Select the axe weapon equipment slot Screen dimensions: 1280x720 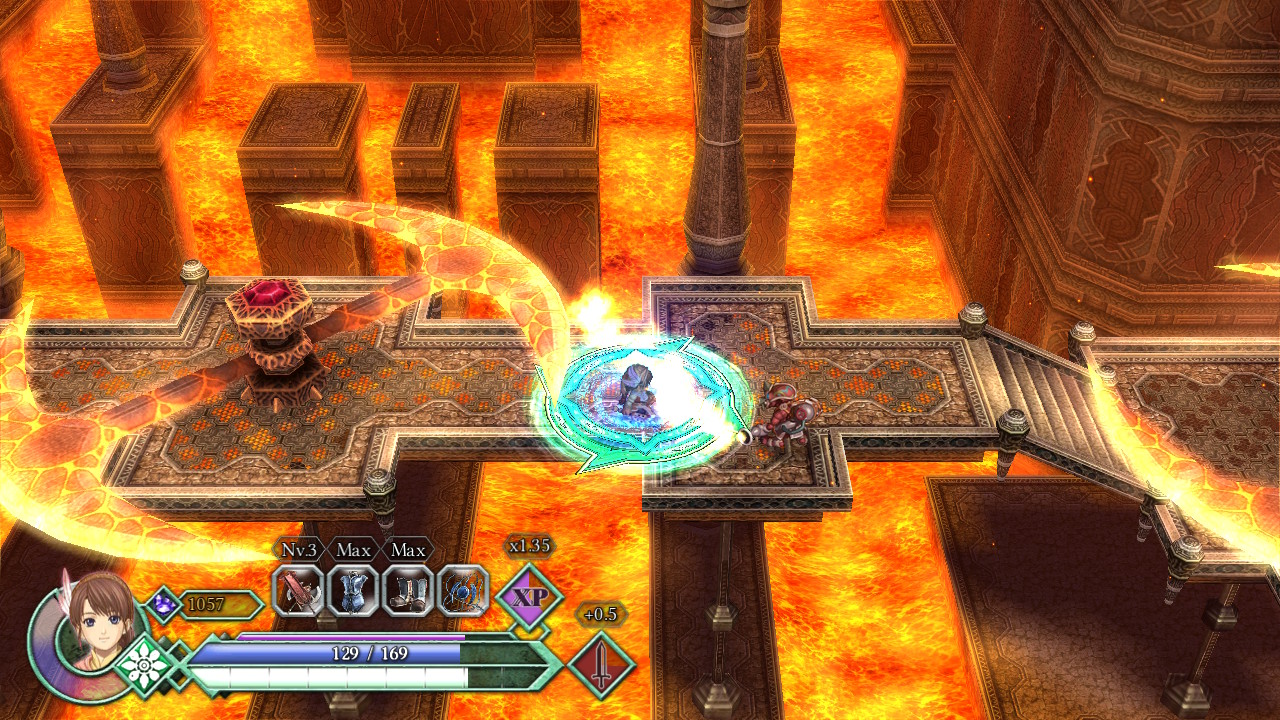point(298,591)
